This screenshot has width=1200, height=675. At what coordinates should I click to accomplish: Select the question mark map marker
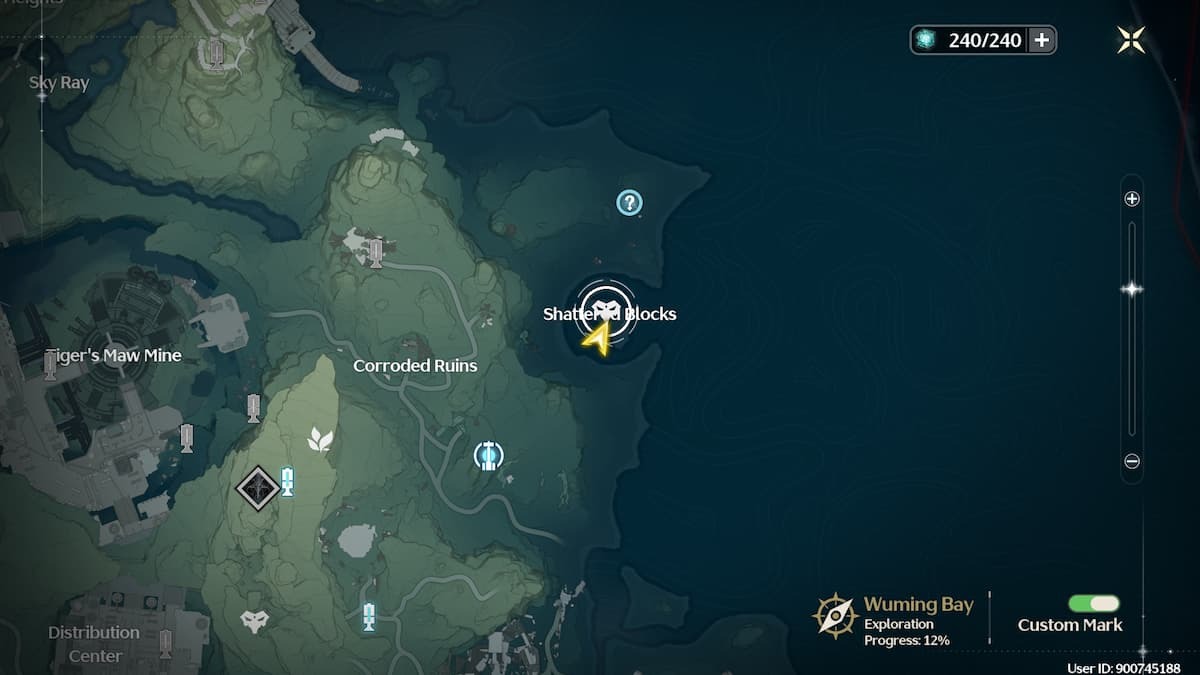click(628, 204)
